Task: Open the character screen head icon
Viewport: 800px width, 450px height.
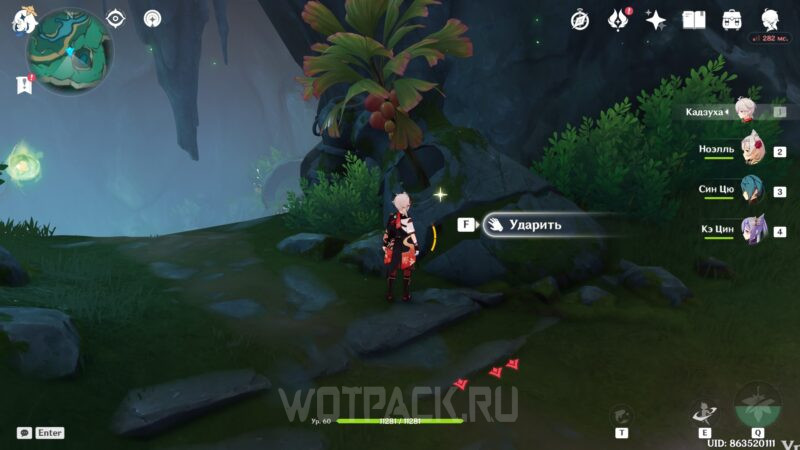Action: click(771, 19)
